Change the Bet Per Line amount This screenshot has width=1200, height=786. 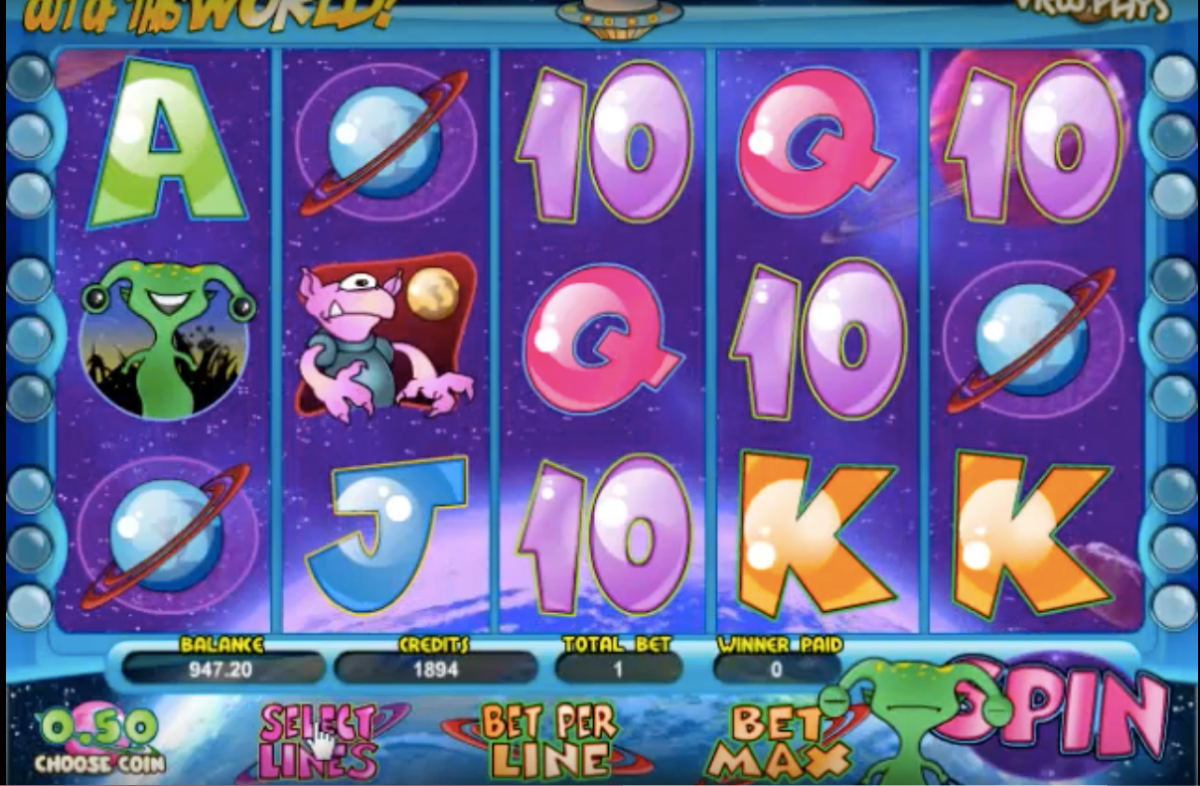(x=549, y=740)
